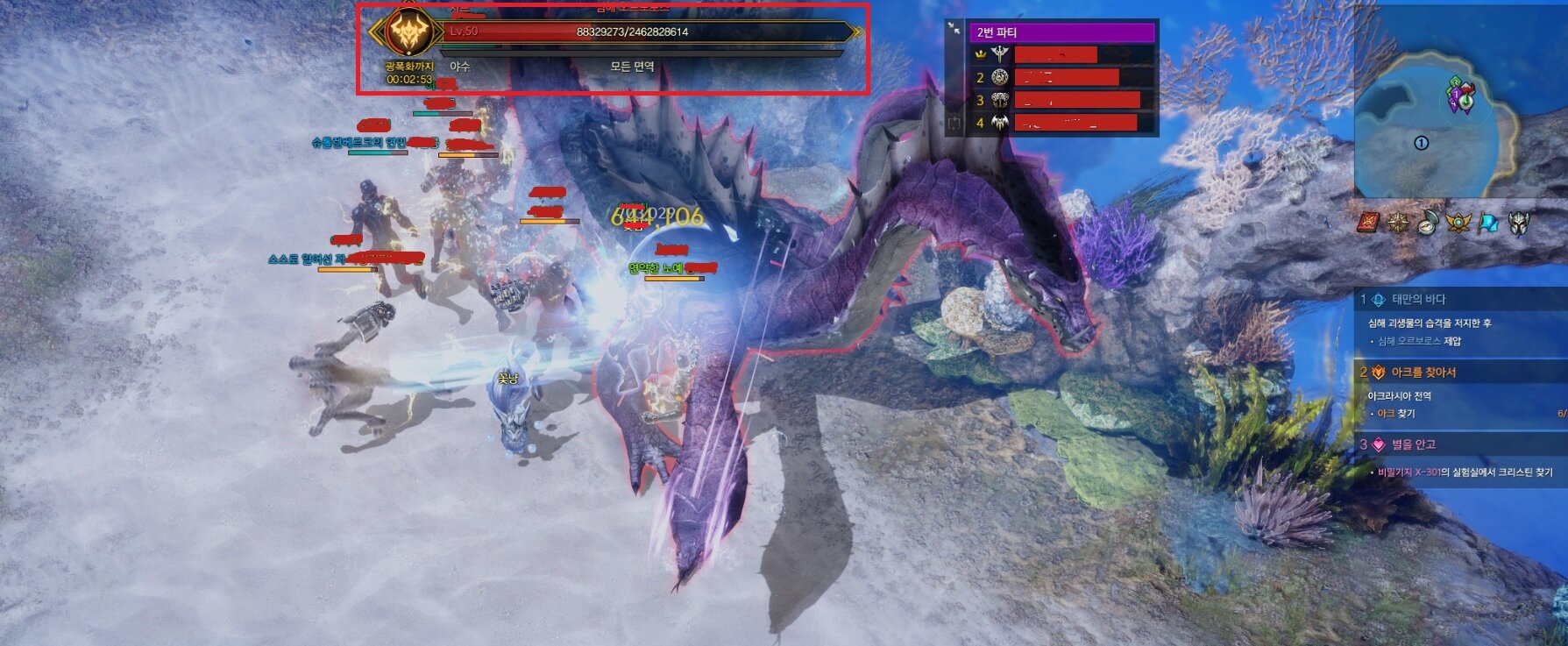Select the 별을 안고 quest entry
This screenshot has width=1568, height=646.
click(1413, 444)
